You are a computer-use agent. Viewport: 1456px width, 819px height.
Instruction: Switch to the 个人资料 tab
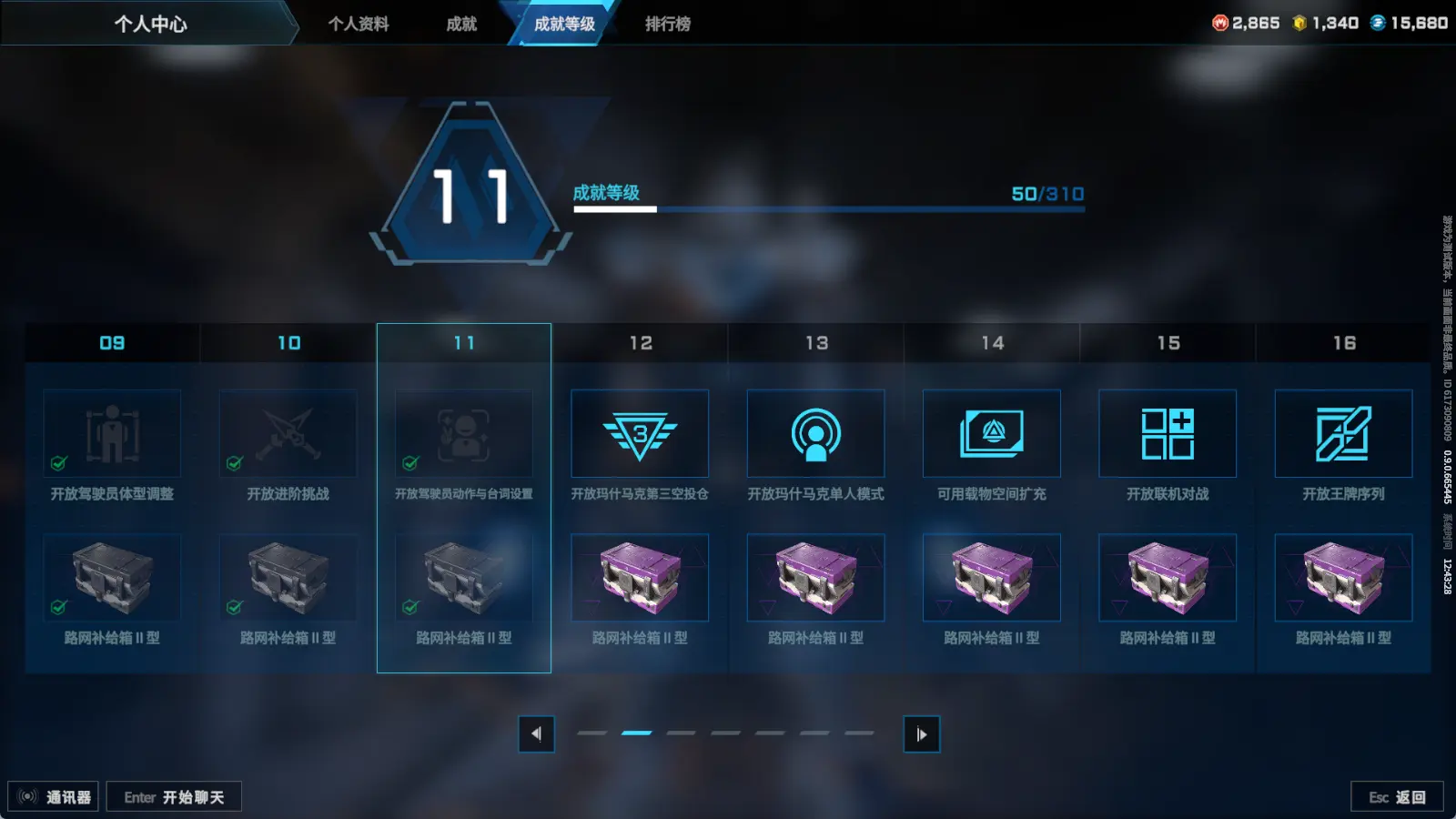coord(359,24)
